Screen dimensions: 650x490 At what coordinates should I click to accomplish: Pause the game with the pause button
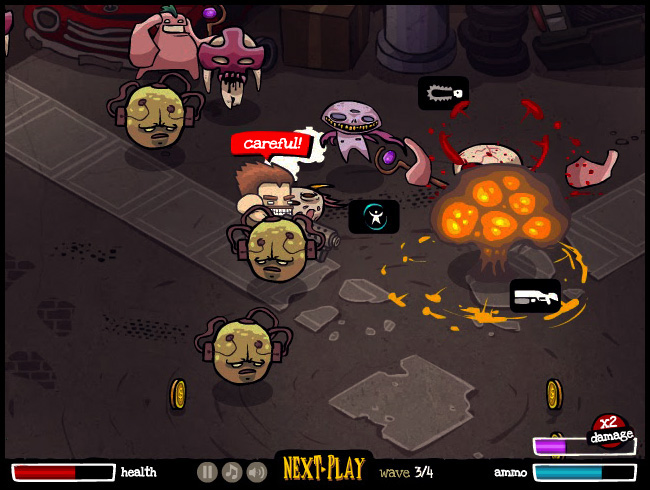(207, 472)
